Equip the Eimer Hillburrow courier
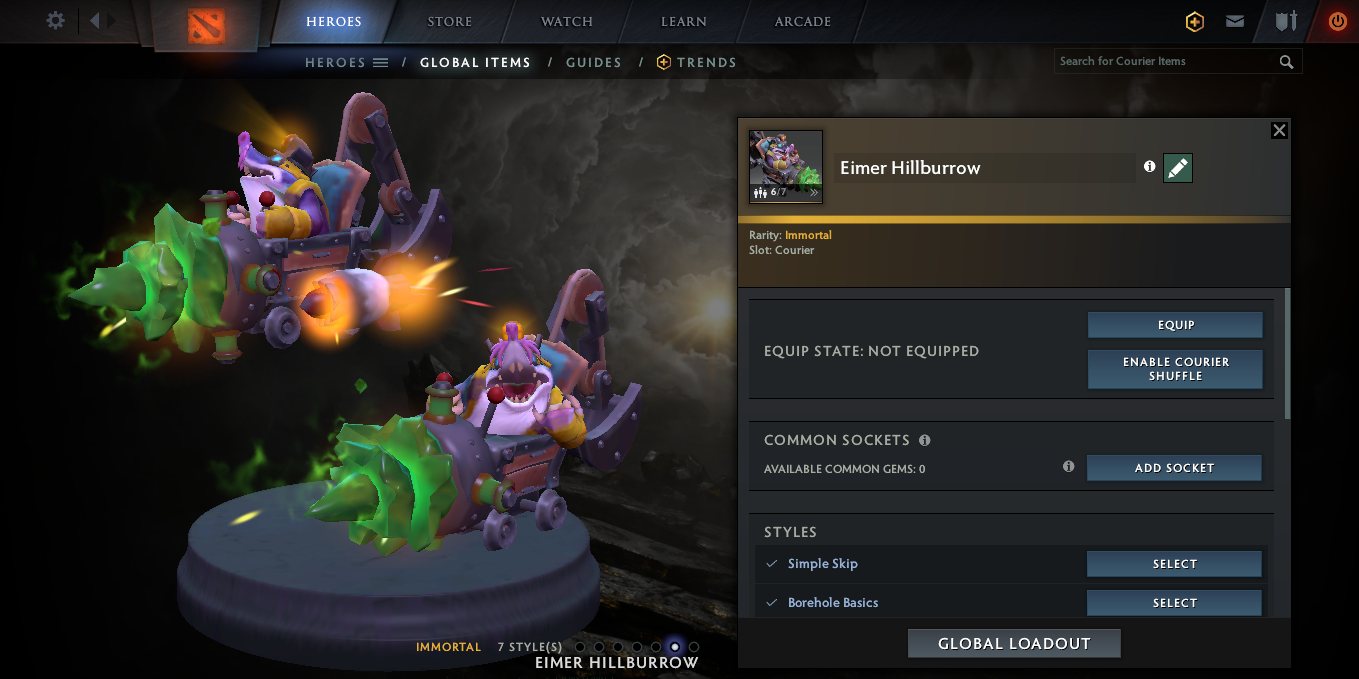Screen dimensions: 1359x679 click(1175, 325)
